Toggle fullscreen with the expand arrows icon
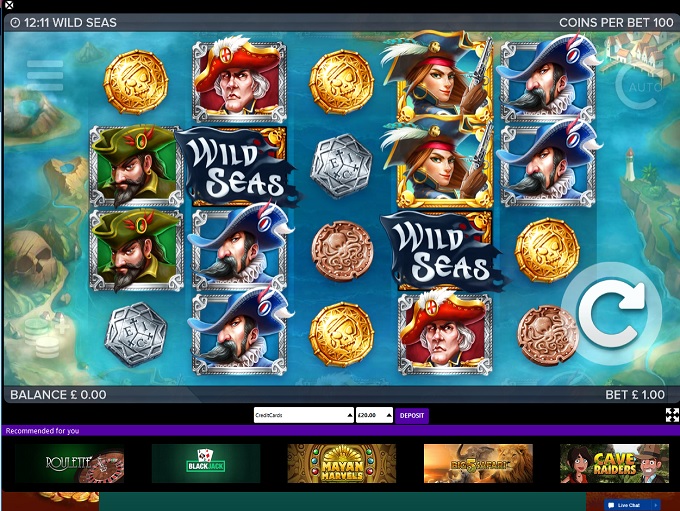The height and width of the screenshot is (511, 680). tap(672, 415)
